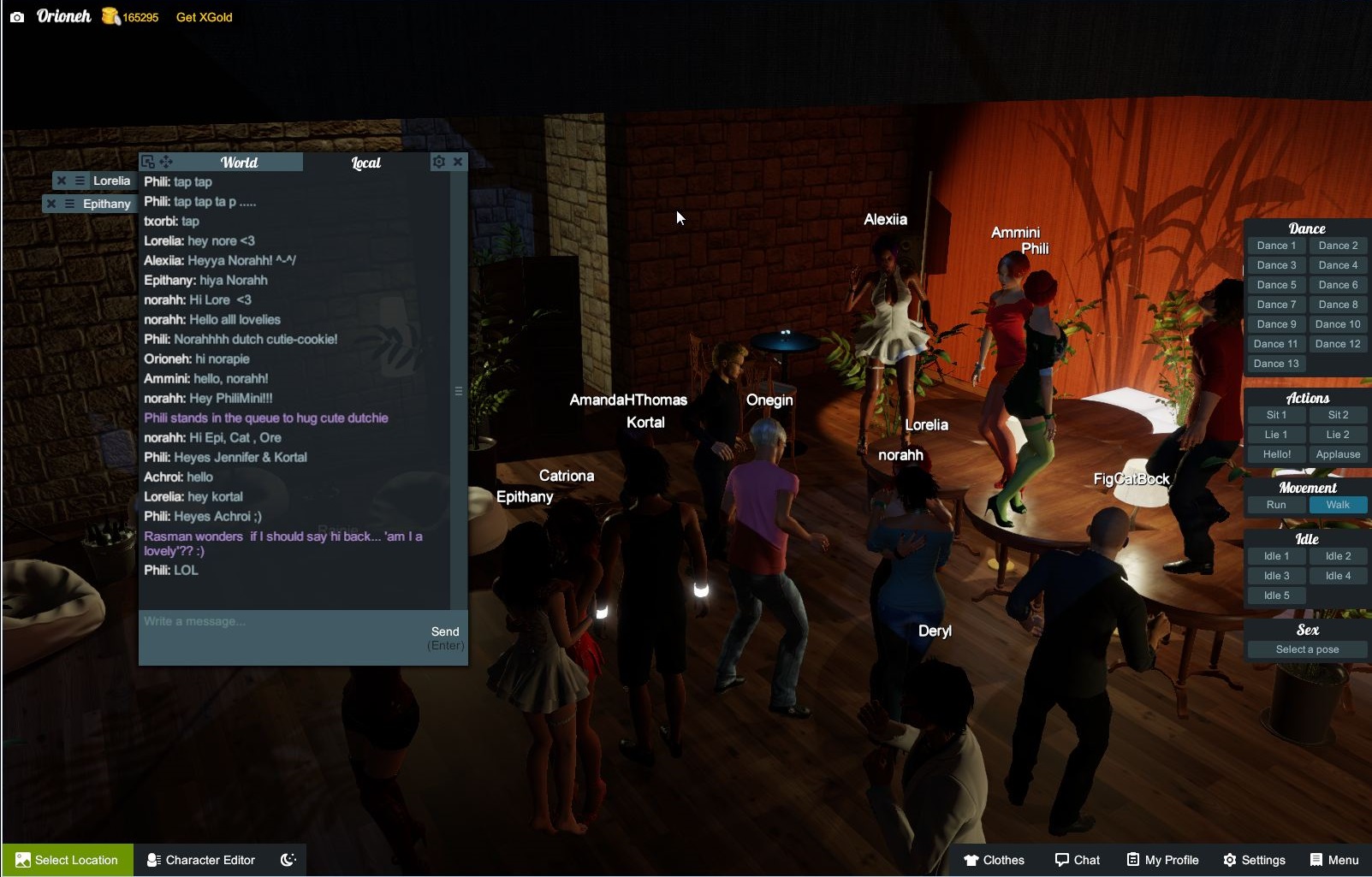Screen dimensions: 1372x877
Task: Toggle the night mode moon icon
Action: click(x=288, y=860)
